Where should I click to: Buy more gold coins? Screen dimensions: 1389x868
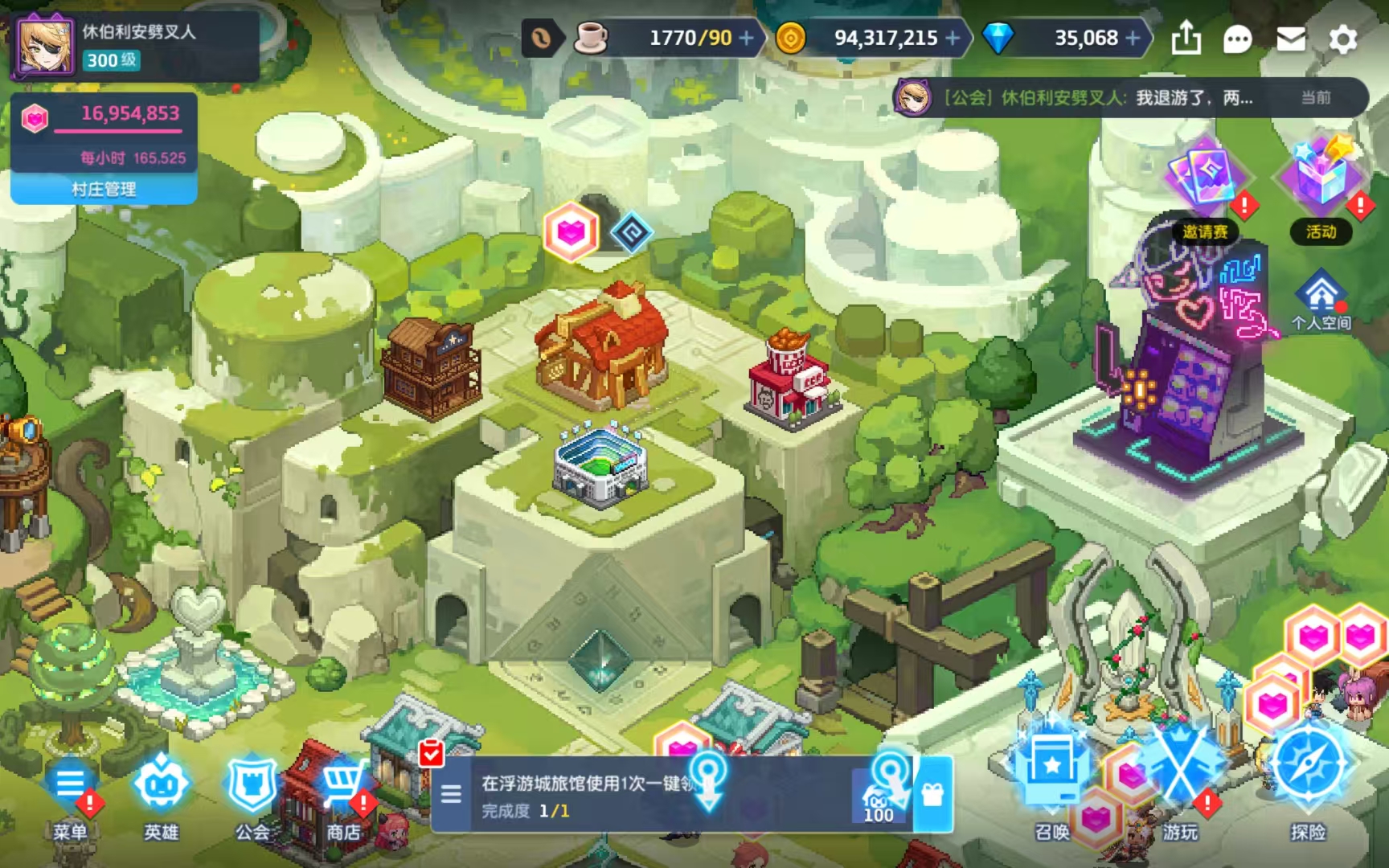tap(953, 38)
